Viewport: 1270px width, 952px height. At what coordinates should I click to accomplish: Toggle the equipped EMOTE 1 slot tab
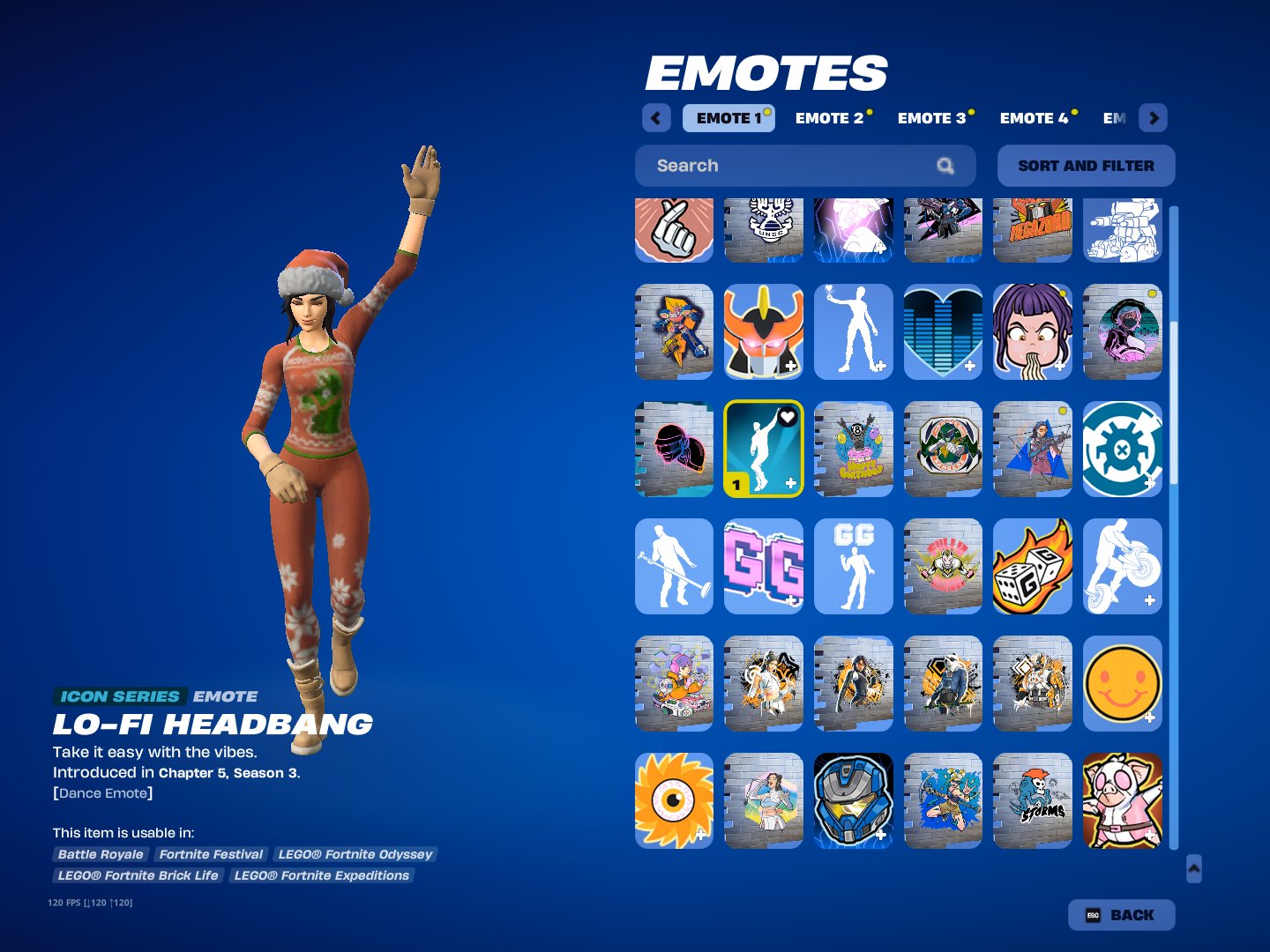coord(728,118)
